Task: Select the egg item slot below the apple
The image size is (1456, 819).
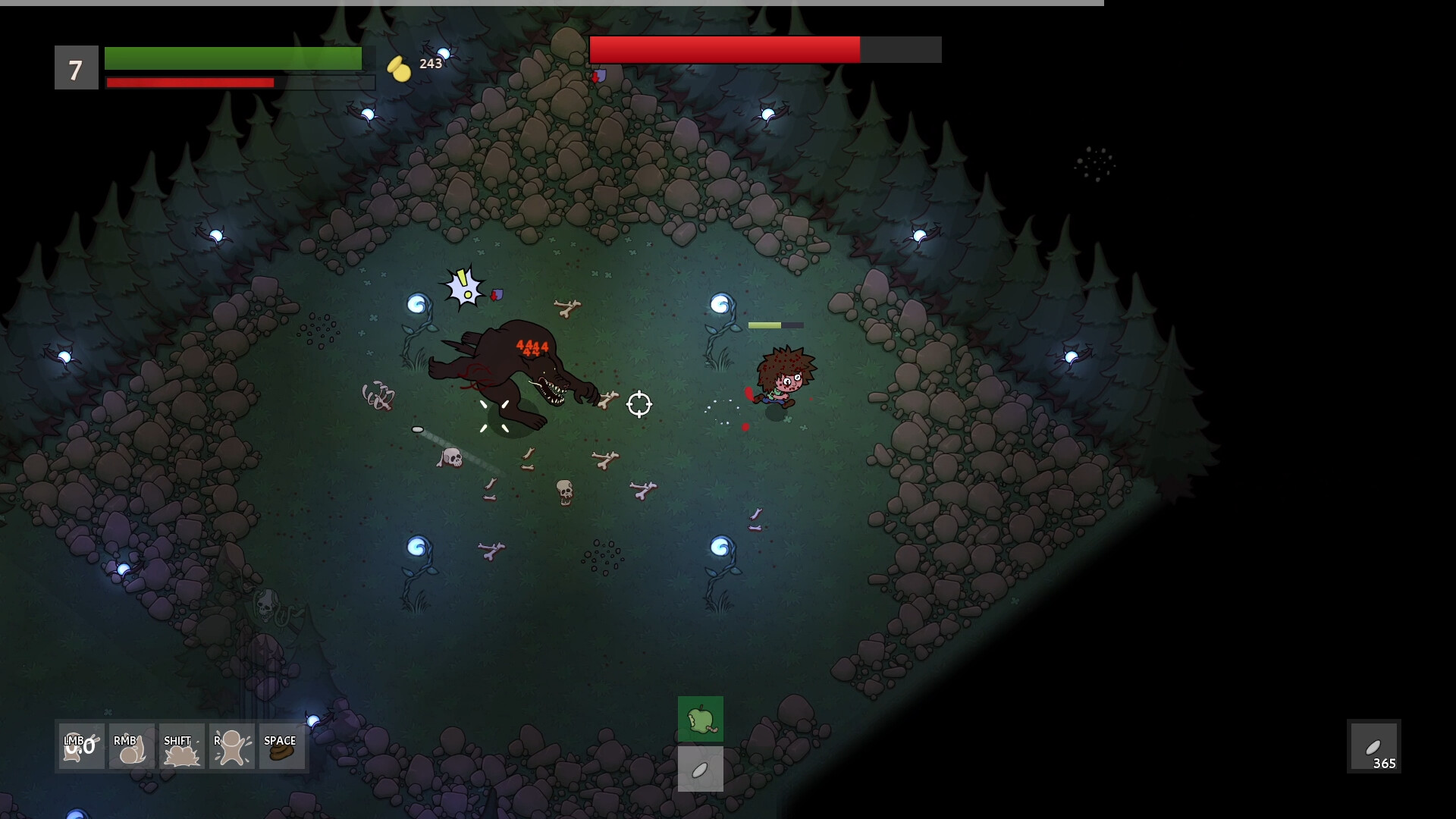Action: 700,769
